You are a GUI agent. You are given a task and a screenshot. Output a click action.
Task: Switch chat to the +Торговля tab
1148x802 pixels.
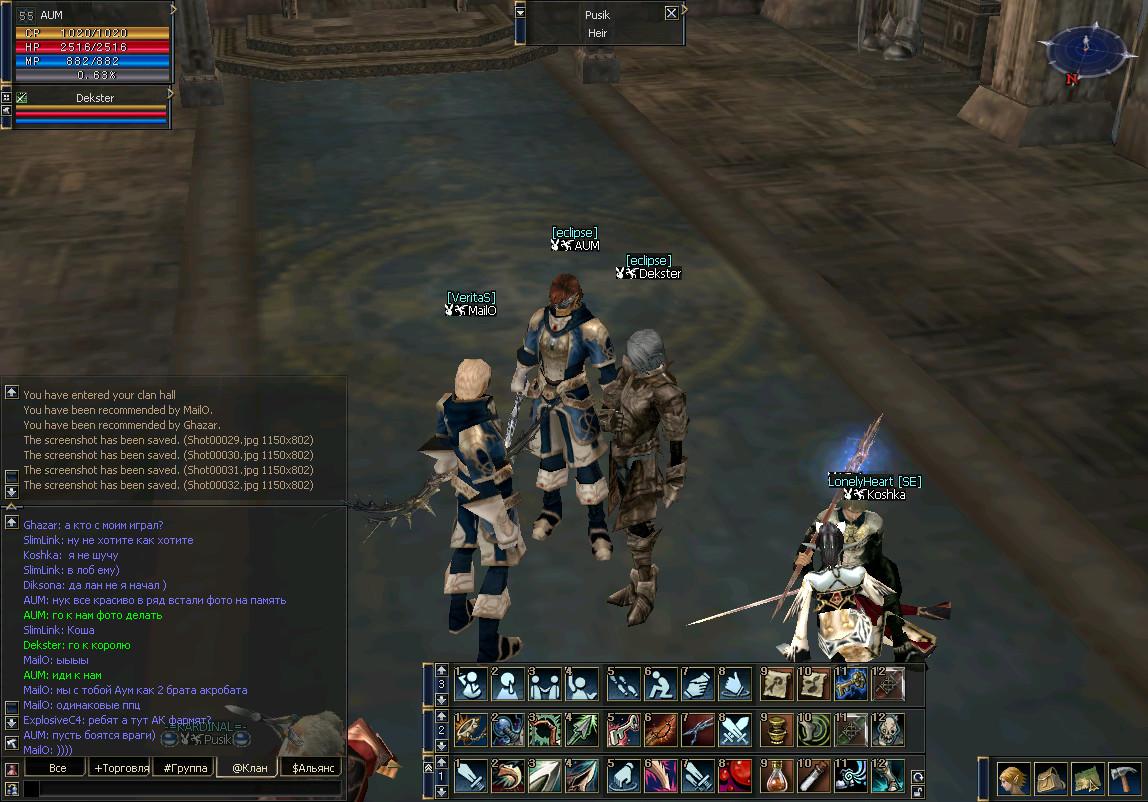[120, 768]
